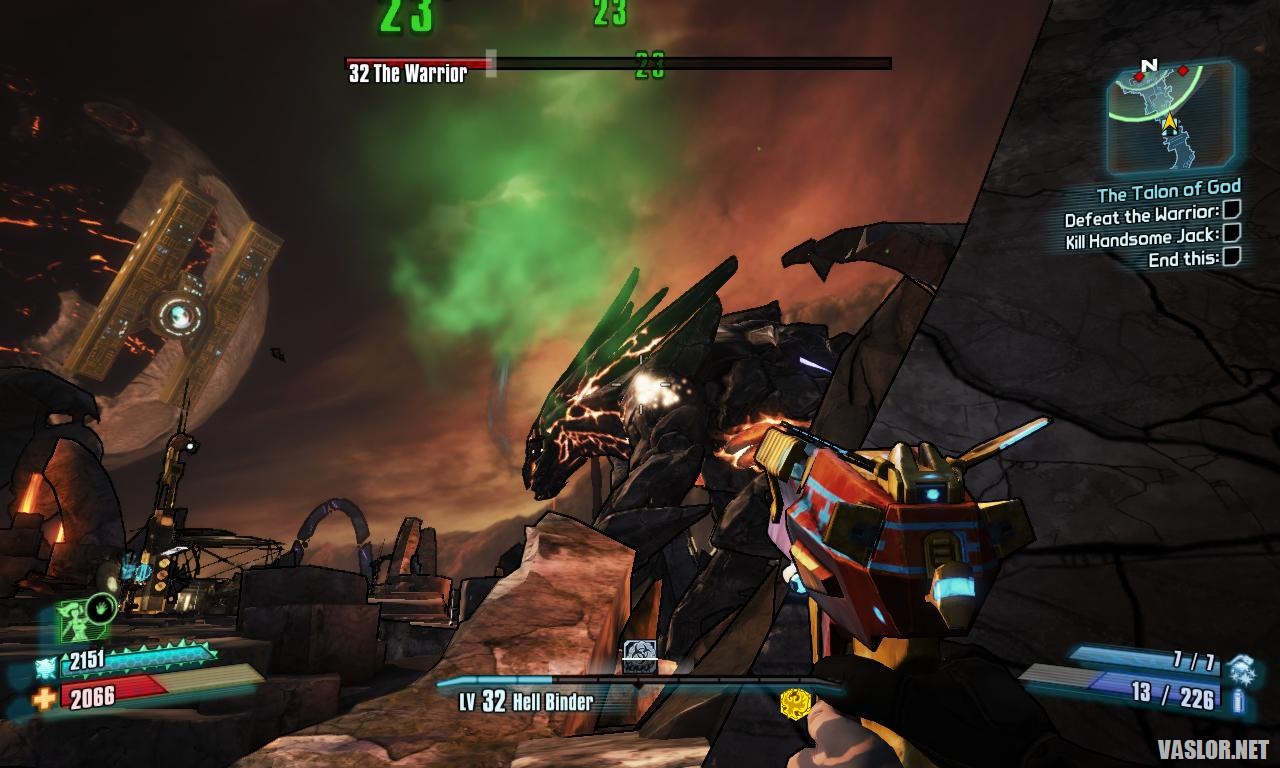
Task: Click the shield icon next to 2151
Action: click(46, 666)
